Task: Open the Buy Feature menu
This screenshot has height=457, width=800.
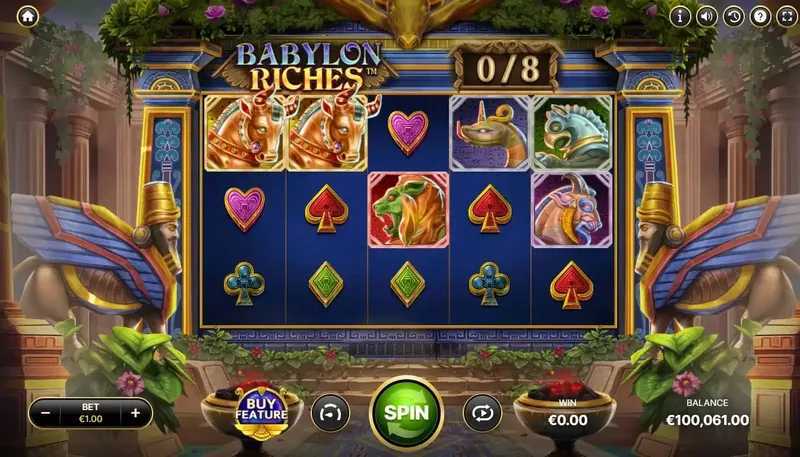Action: tap(261, 410)
